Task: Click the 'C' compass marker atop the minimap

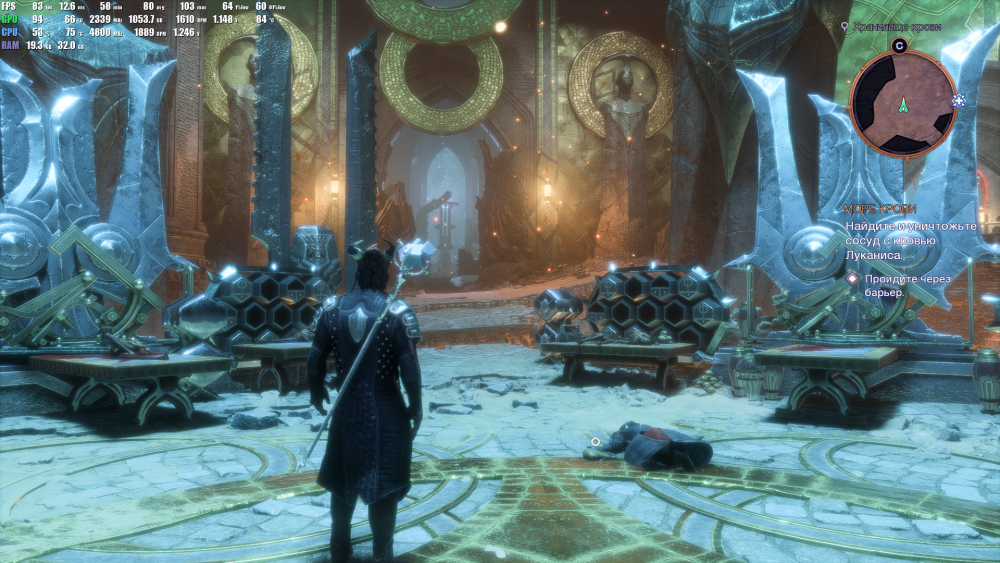Action: (899, 45)
